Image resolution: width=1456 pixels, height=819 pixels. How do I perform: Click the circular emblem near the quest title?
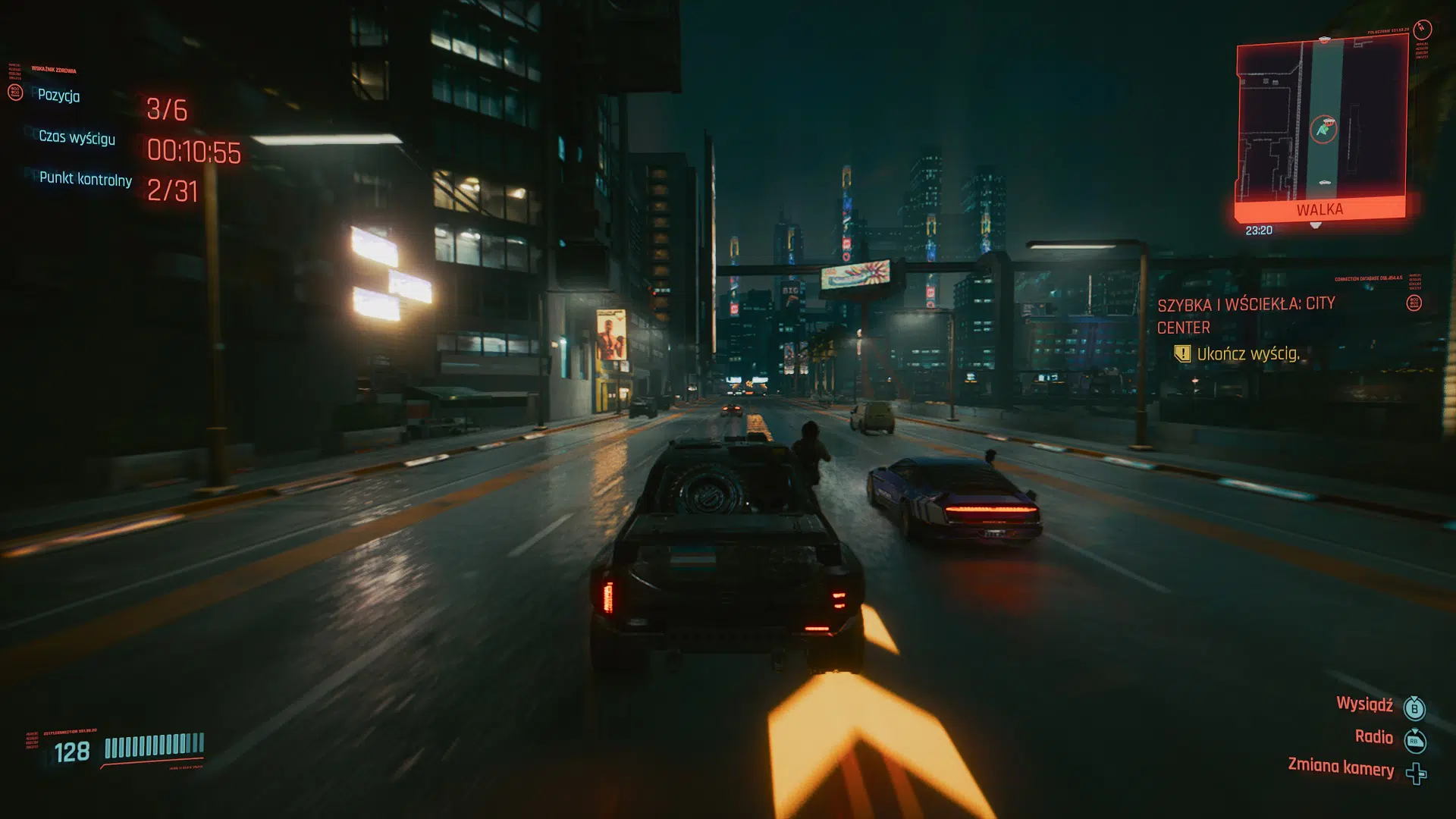(1414, 304)
